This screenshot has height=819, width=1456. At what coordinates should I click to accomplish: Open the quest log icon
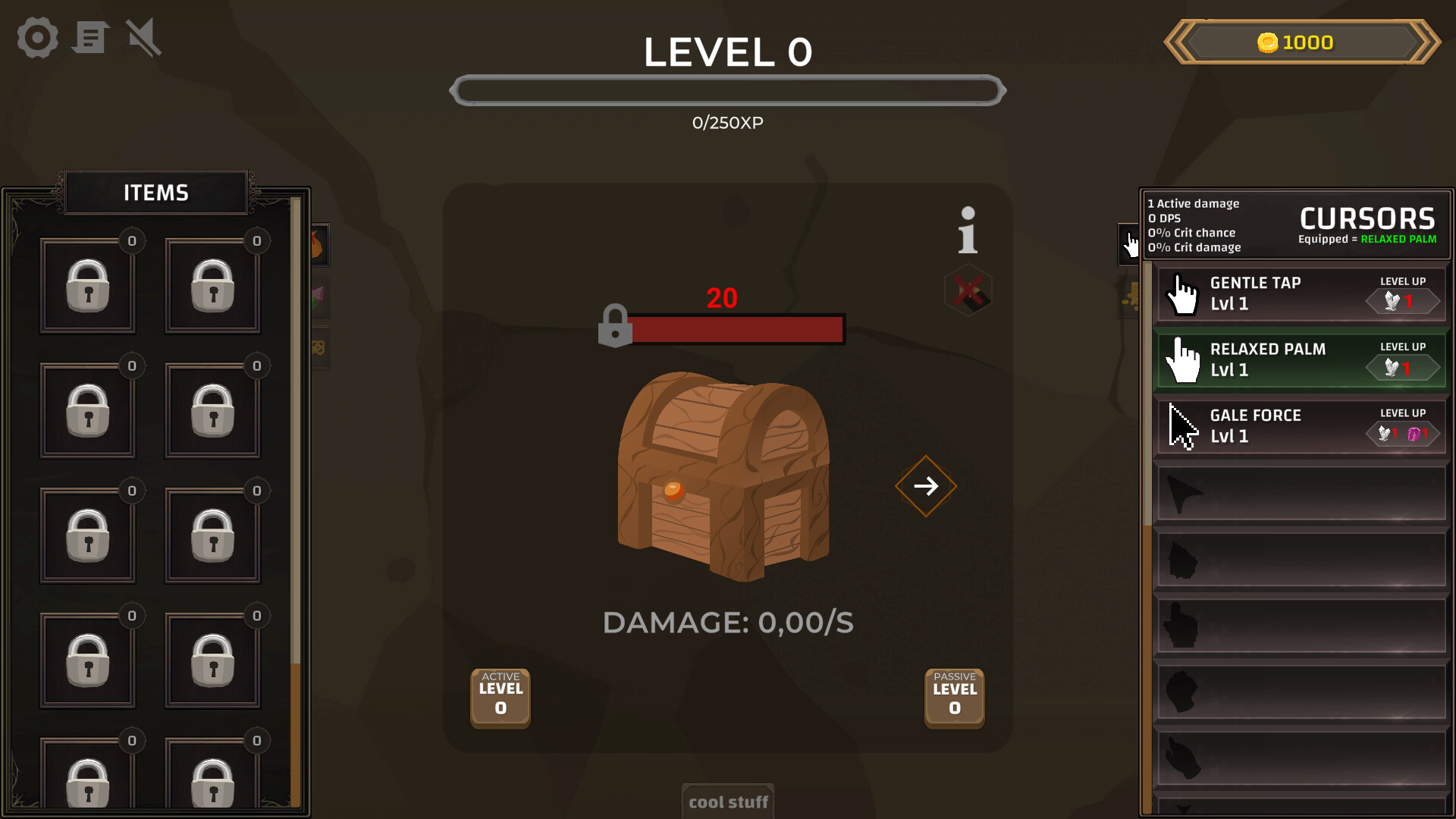[x=90, y=37]
